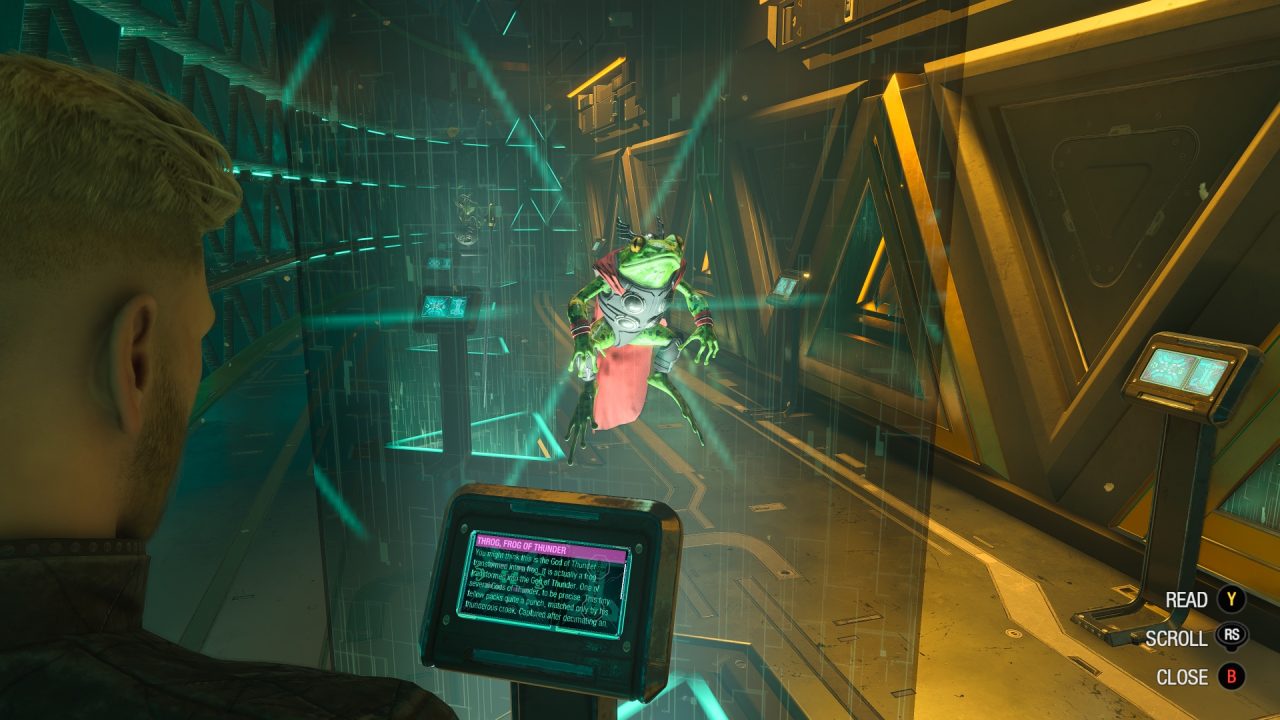Click the pink highlight bar on the terminal
1280x720 pixels.
click(x=550, y=548)
